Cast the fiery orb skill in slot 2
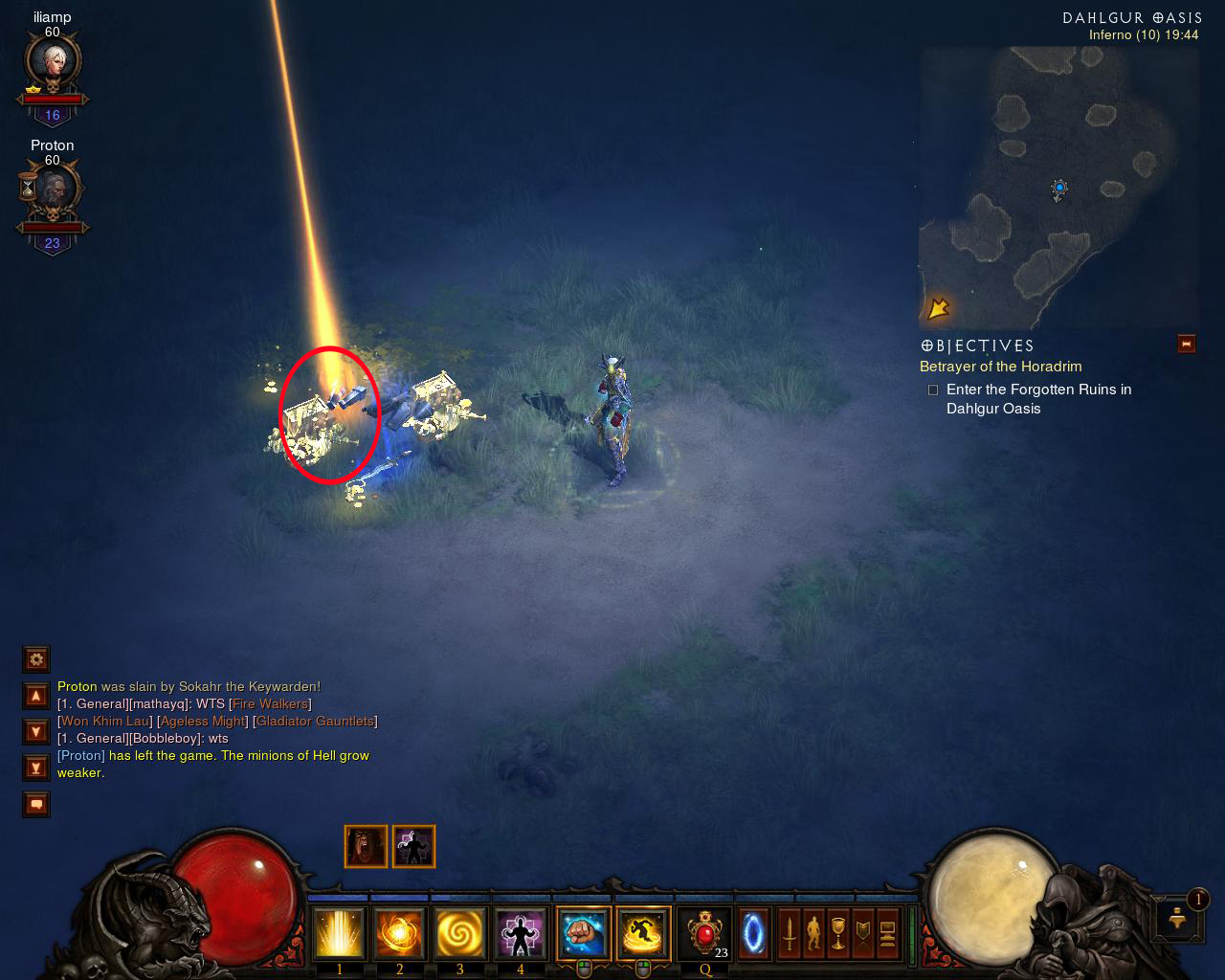This screenshot has height=980, width=1225. (x=399, y=934)
